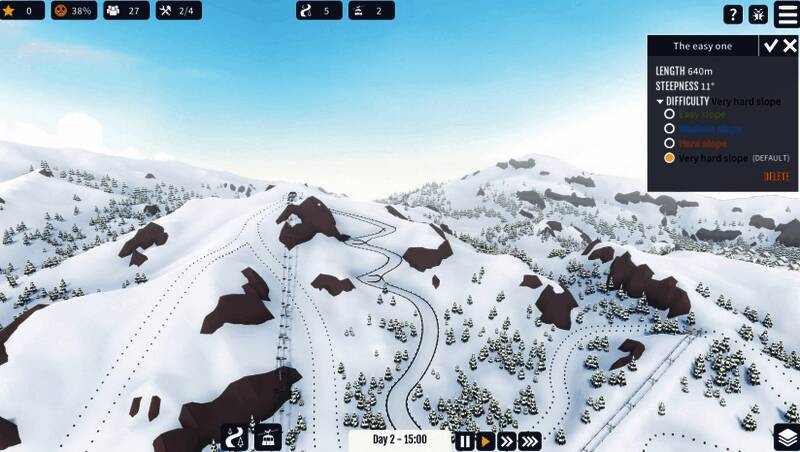Set difficulty to Hard slope

click(669, 143)
